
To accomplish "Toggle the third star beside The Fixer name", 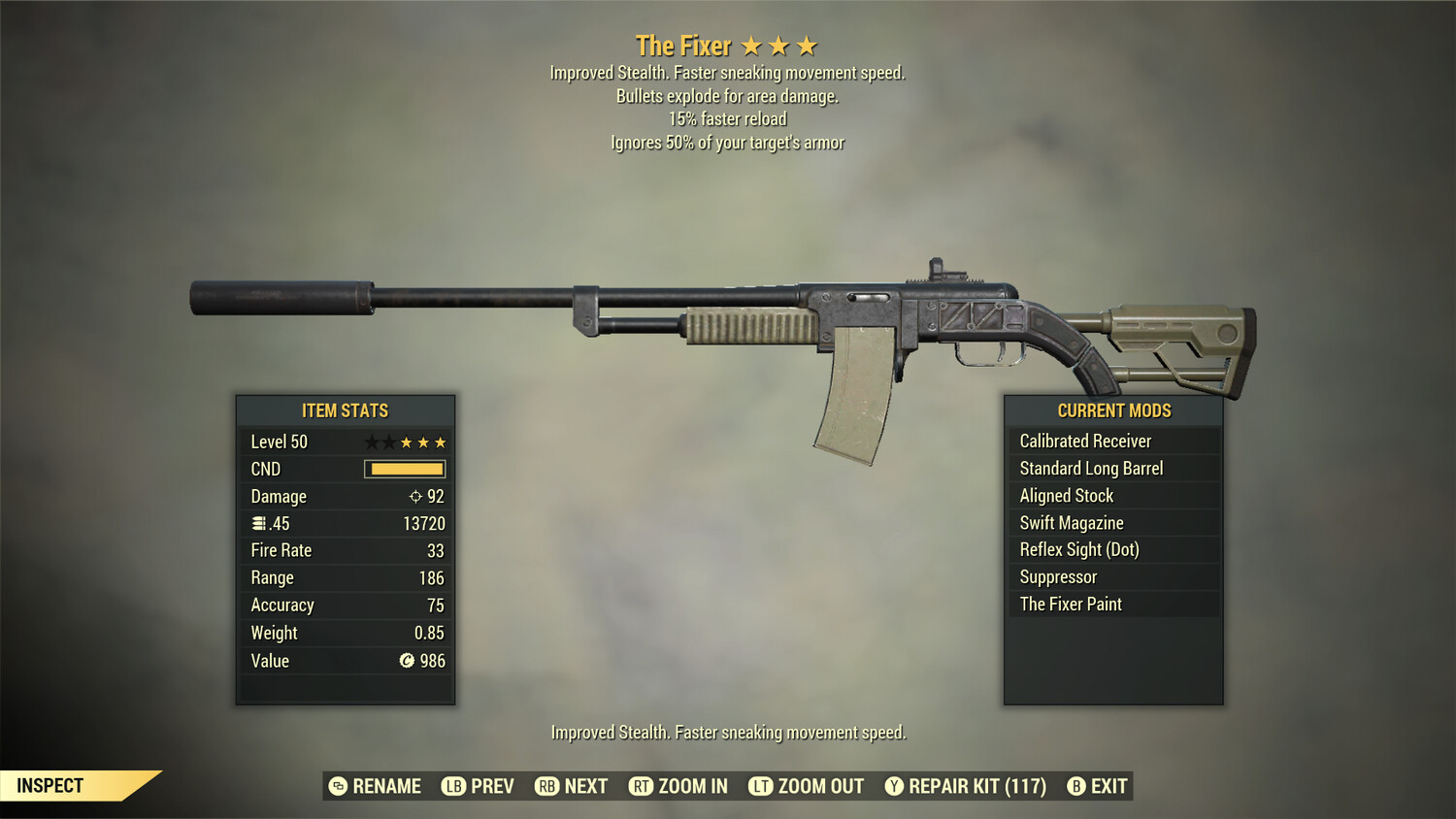I will (806, 45).
